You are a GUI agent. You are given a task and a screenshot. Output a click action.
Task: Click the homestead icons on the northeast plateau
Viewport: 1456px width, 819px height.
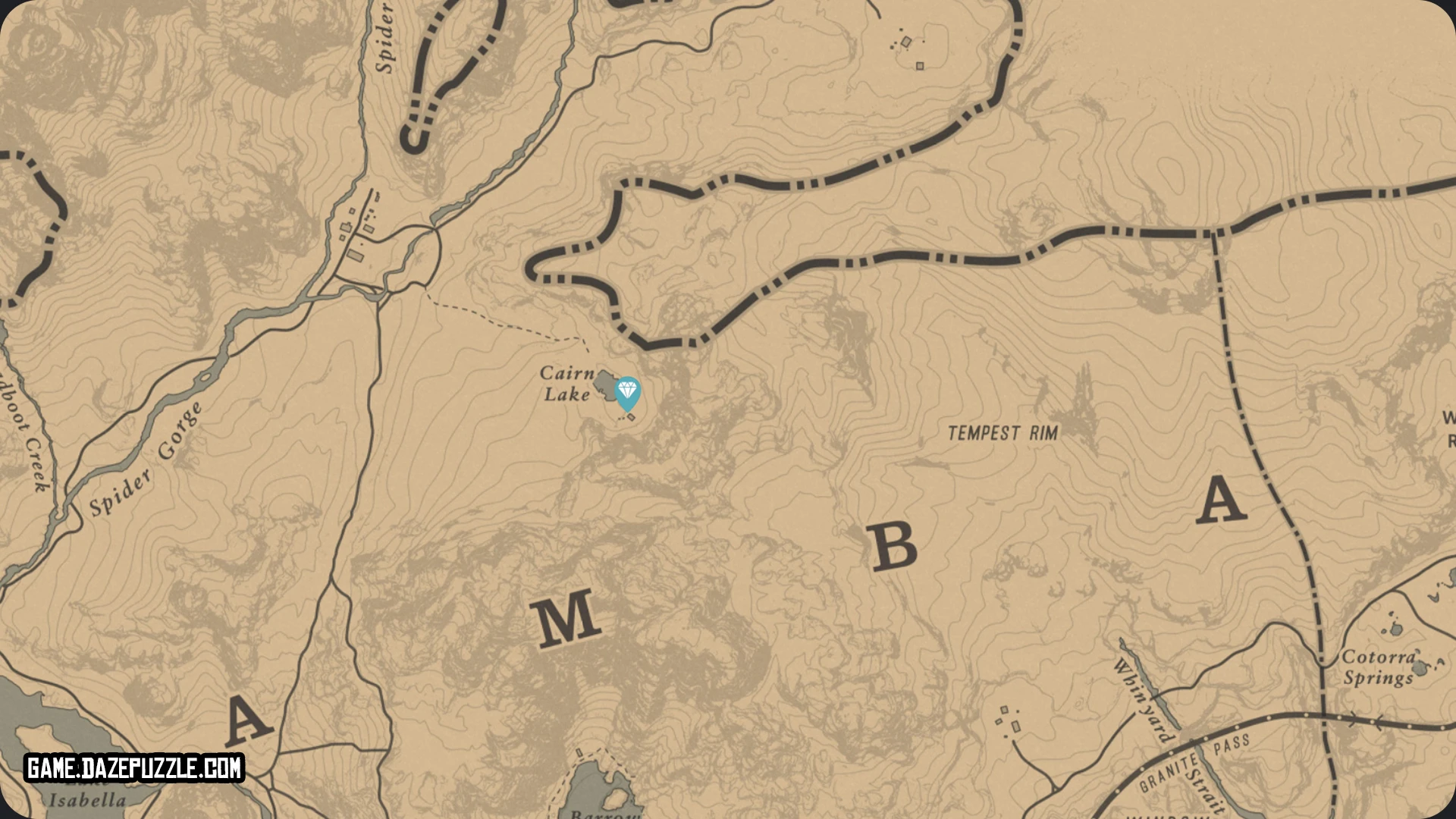tap(905, 42)
